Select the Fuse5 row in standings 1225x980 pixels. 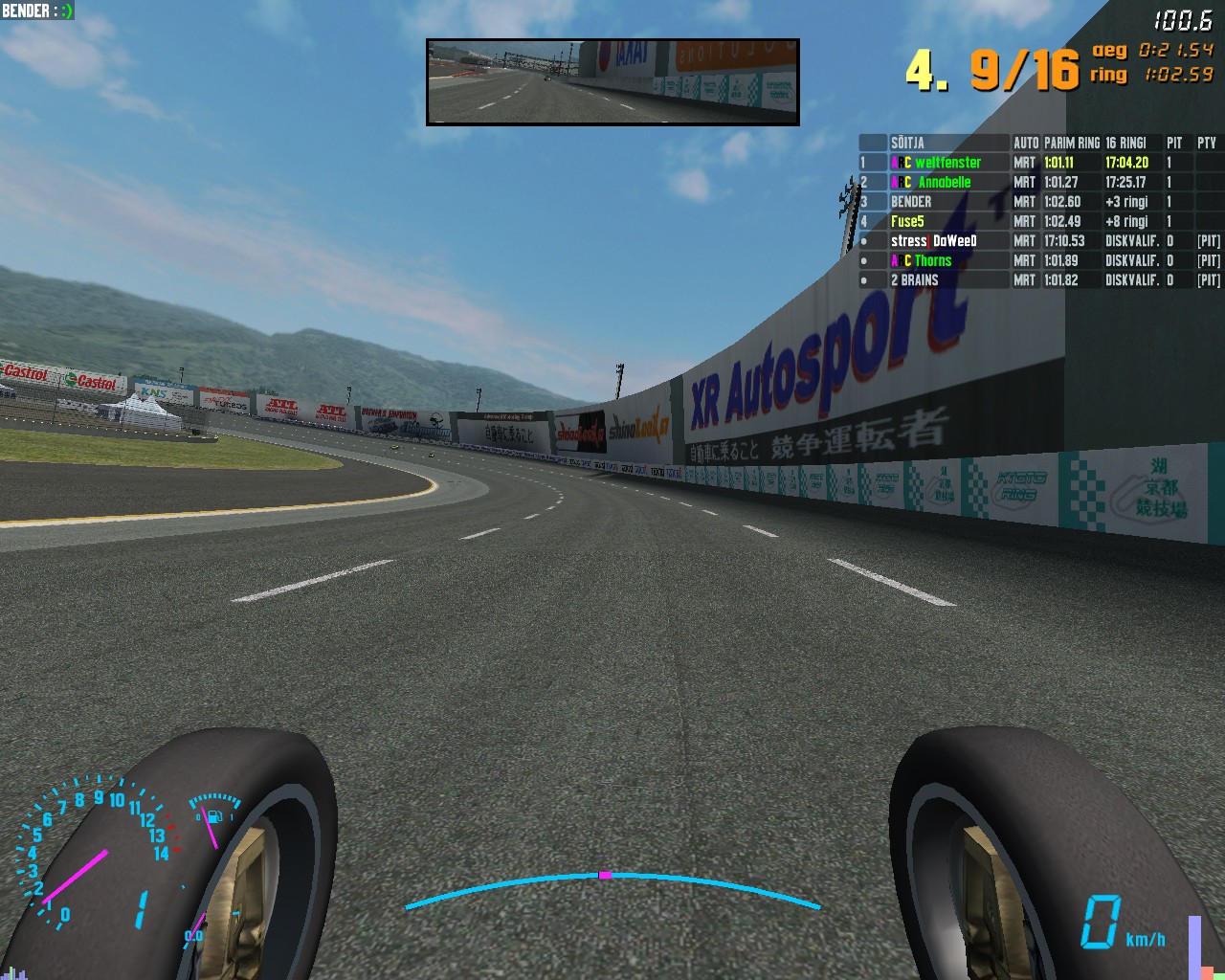907,221
